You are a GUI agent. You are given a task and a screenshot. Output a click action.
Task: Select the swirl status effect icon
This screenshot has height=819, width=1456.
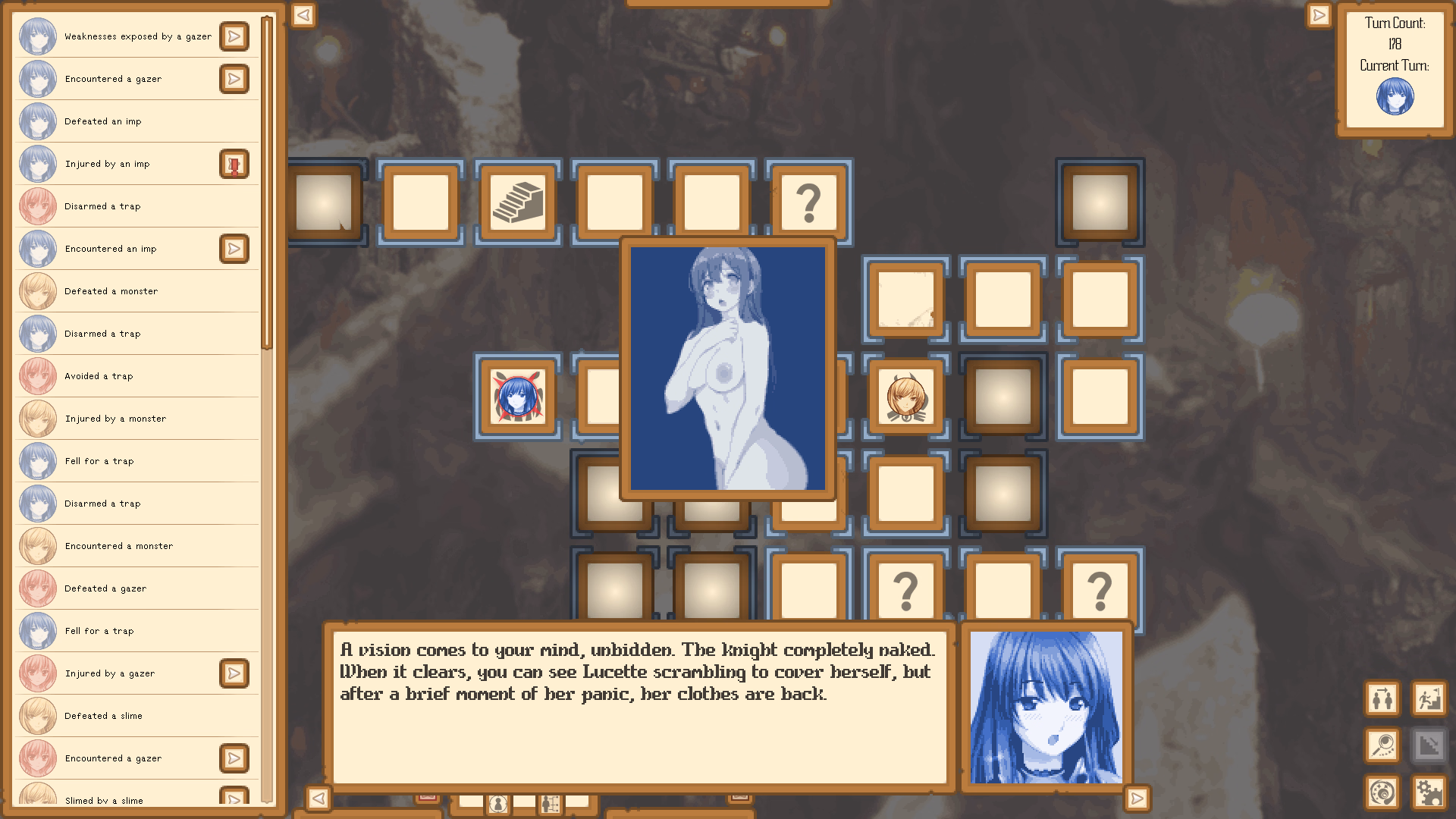[1382, 792]
